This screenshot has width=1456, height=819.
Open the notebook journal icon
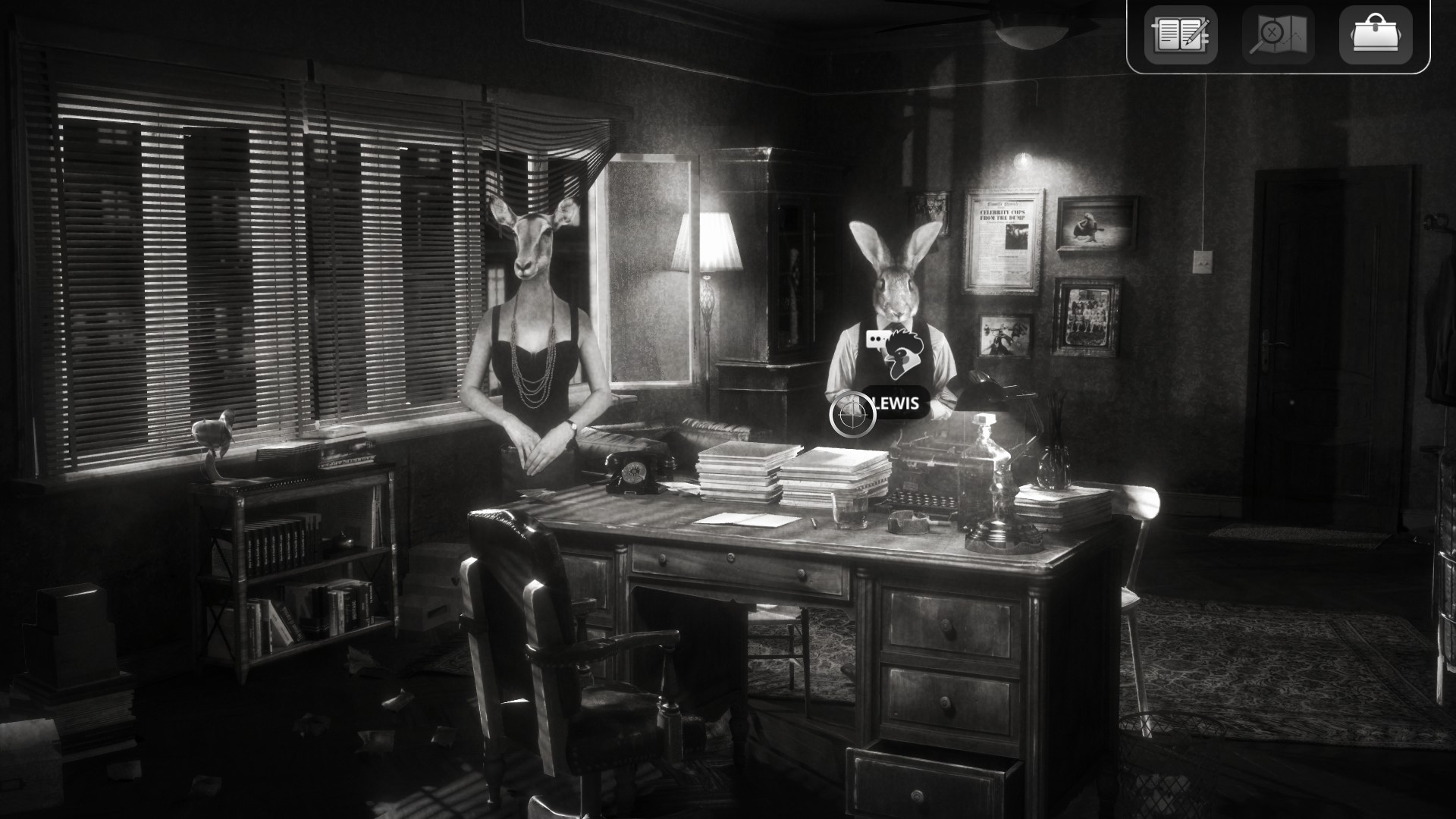point(1181,35)
